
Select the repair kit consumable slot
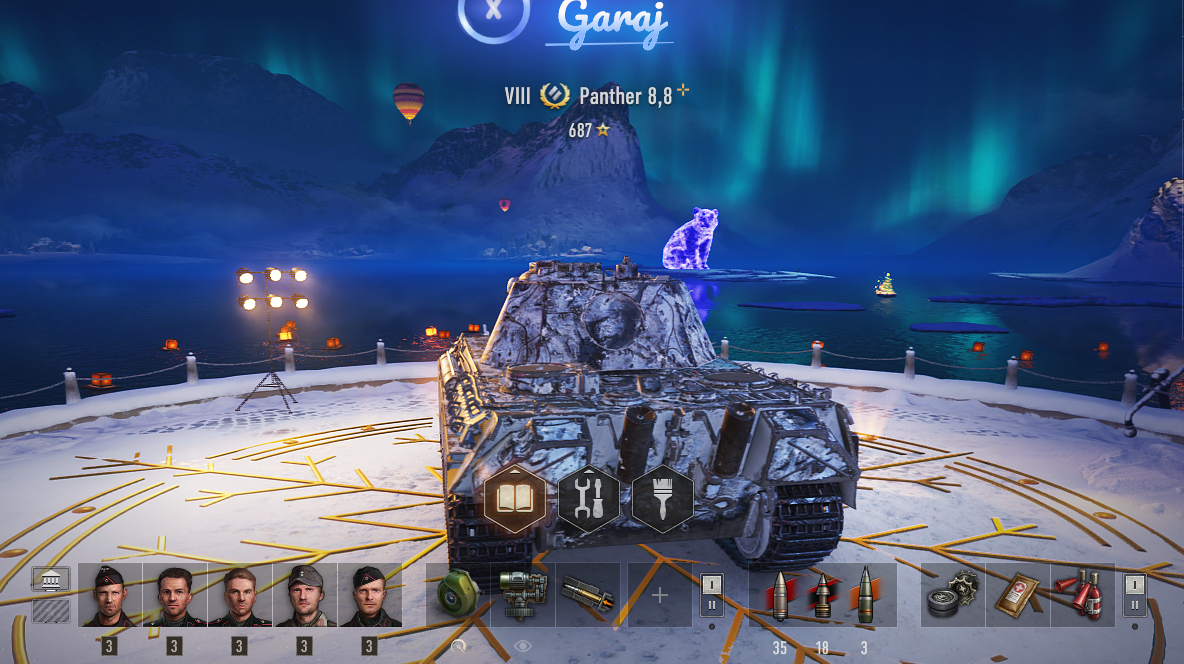[x=952, y=595]
